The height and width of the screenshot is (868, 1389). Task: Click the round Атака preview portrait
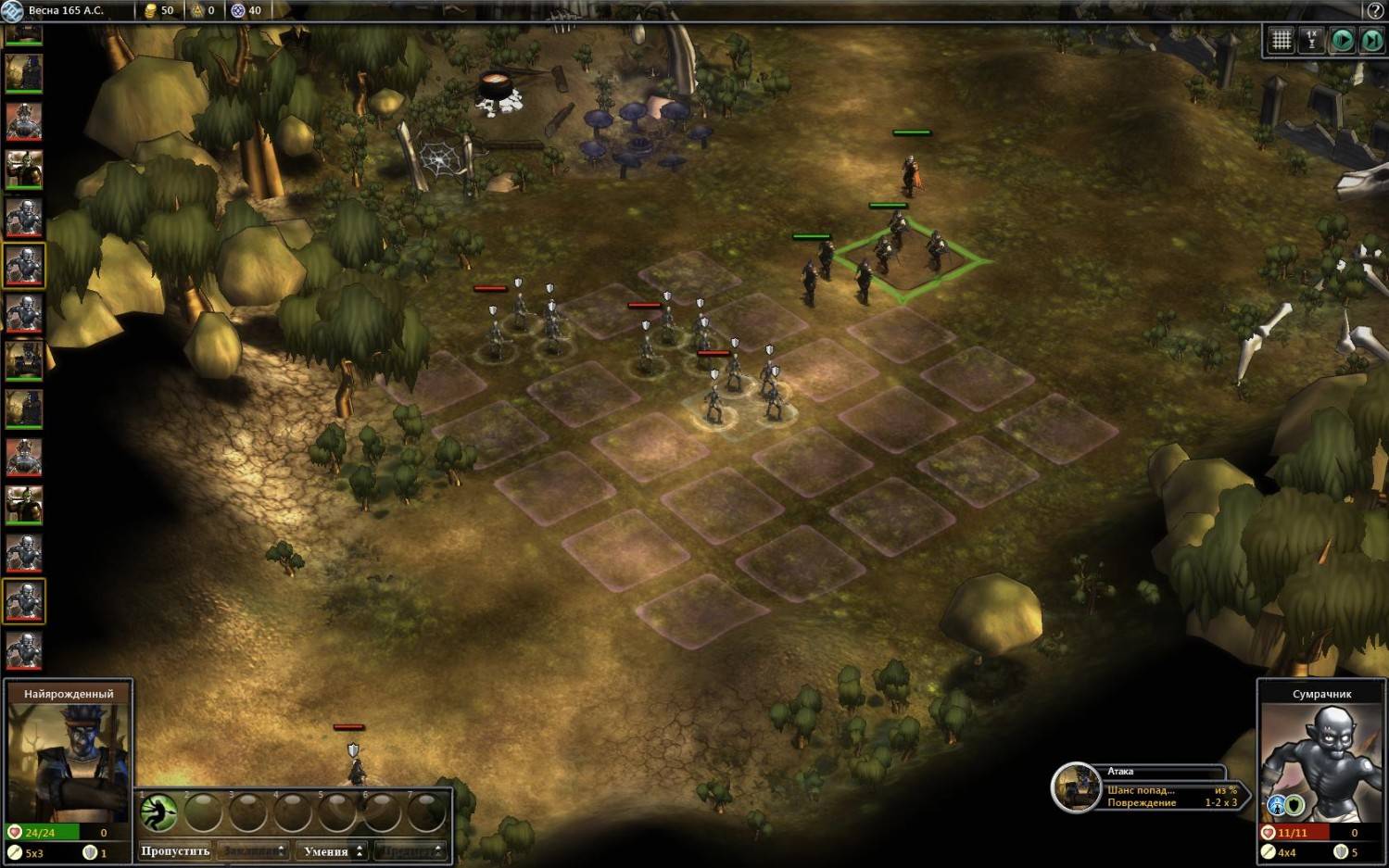pyautogui.click(x=1075, y=786)
